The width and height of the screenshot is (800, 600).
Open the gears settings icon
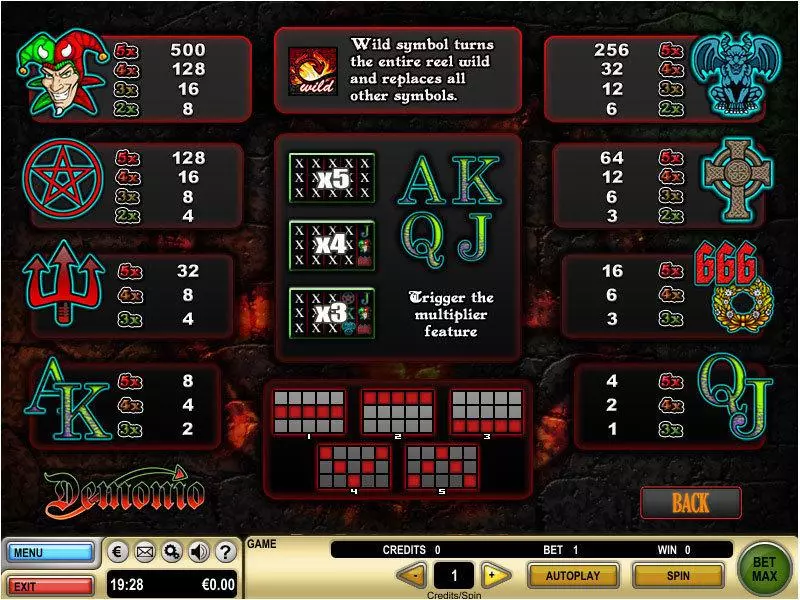(172, 551)
